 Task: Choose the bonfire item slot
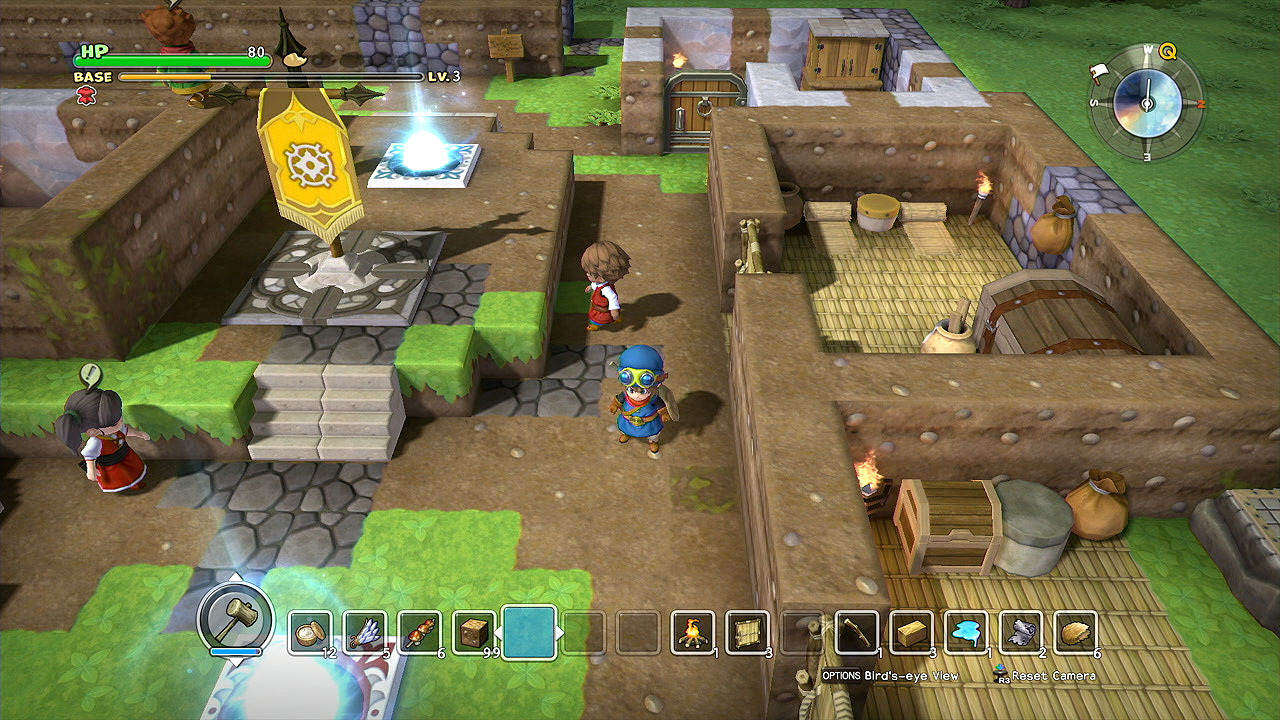[x=692, y=632]
